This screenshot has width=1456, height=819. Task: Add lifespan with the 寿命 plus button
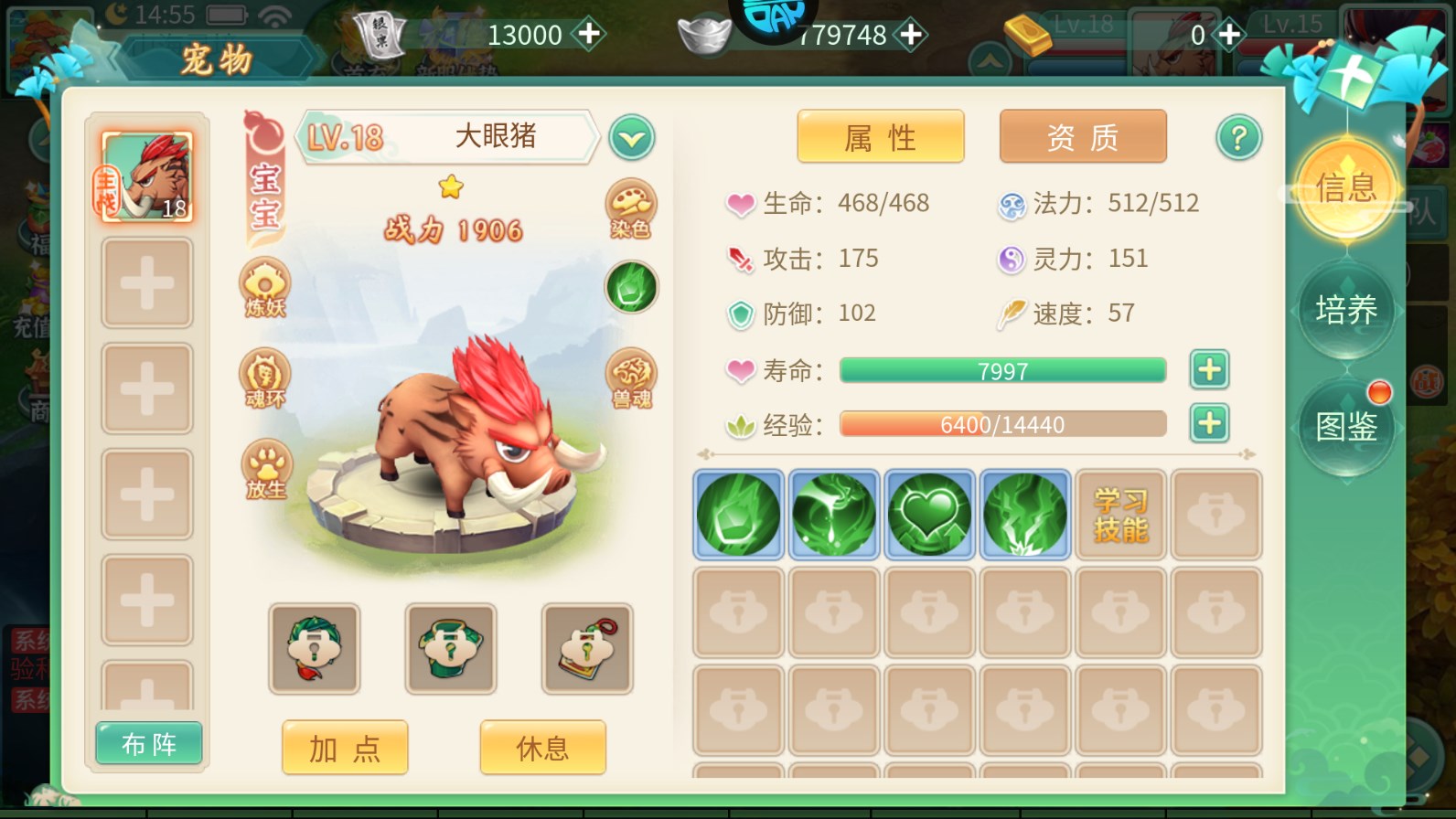pos(1209,370)
